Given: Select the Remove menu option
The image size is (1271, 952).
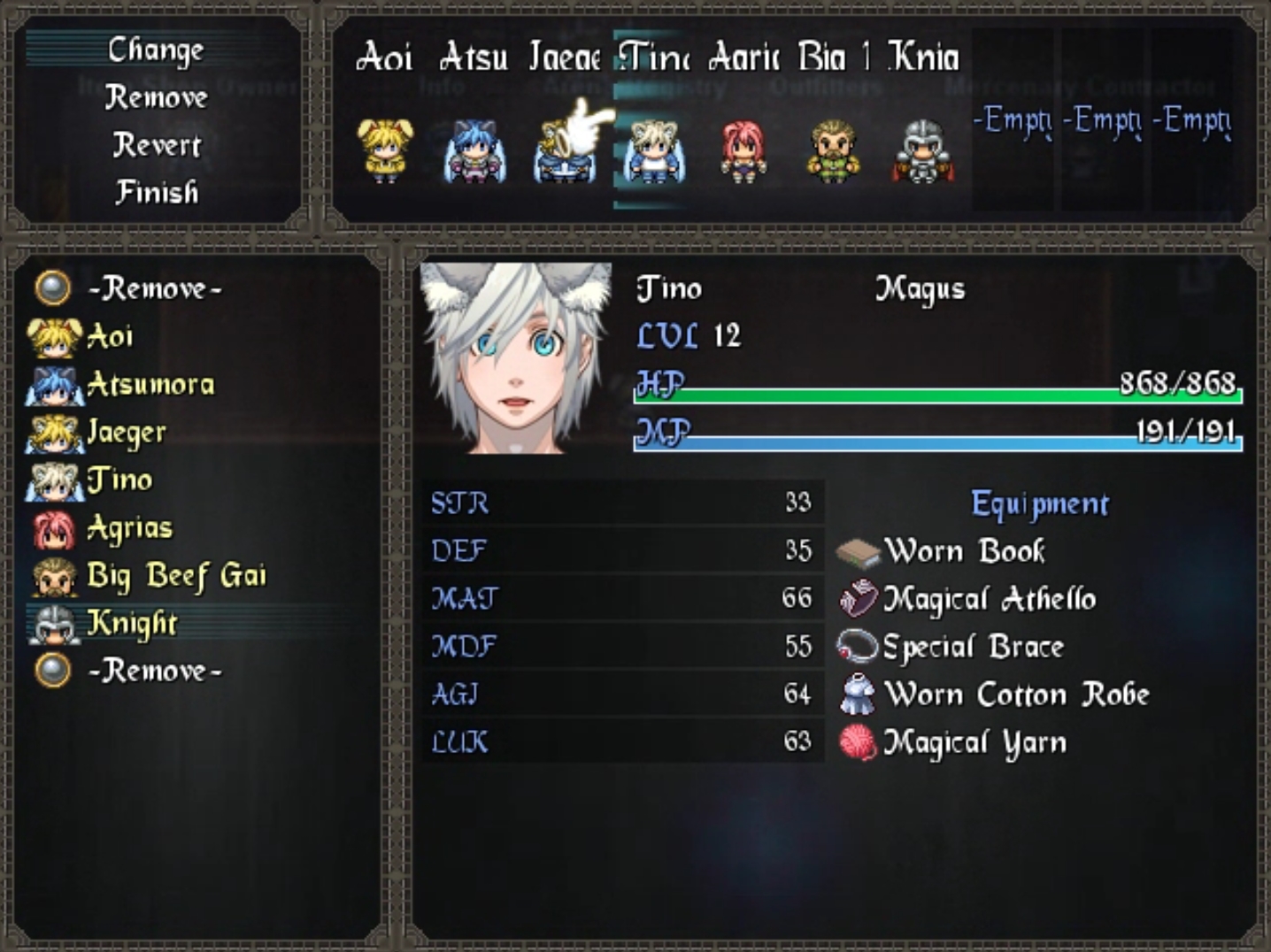Looking at the screenshot, I should [x=156, y=98].
